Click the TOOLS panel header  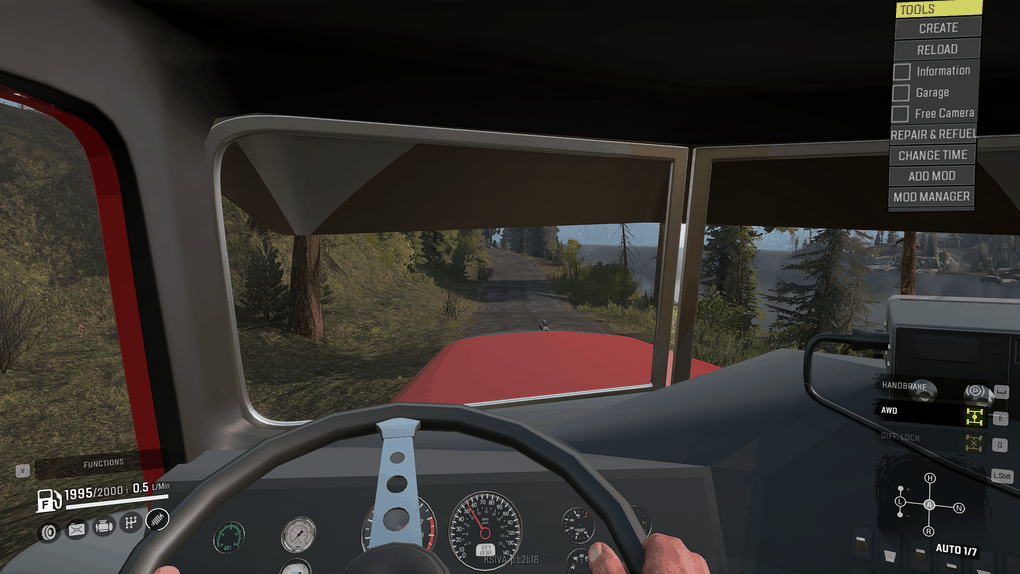937,9
